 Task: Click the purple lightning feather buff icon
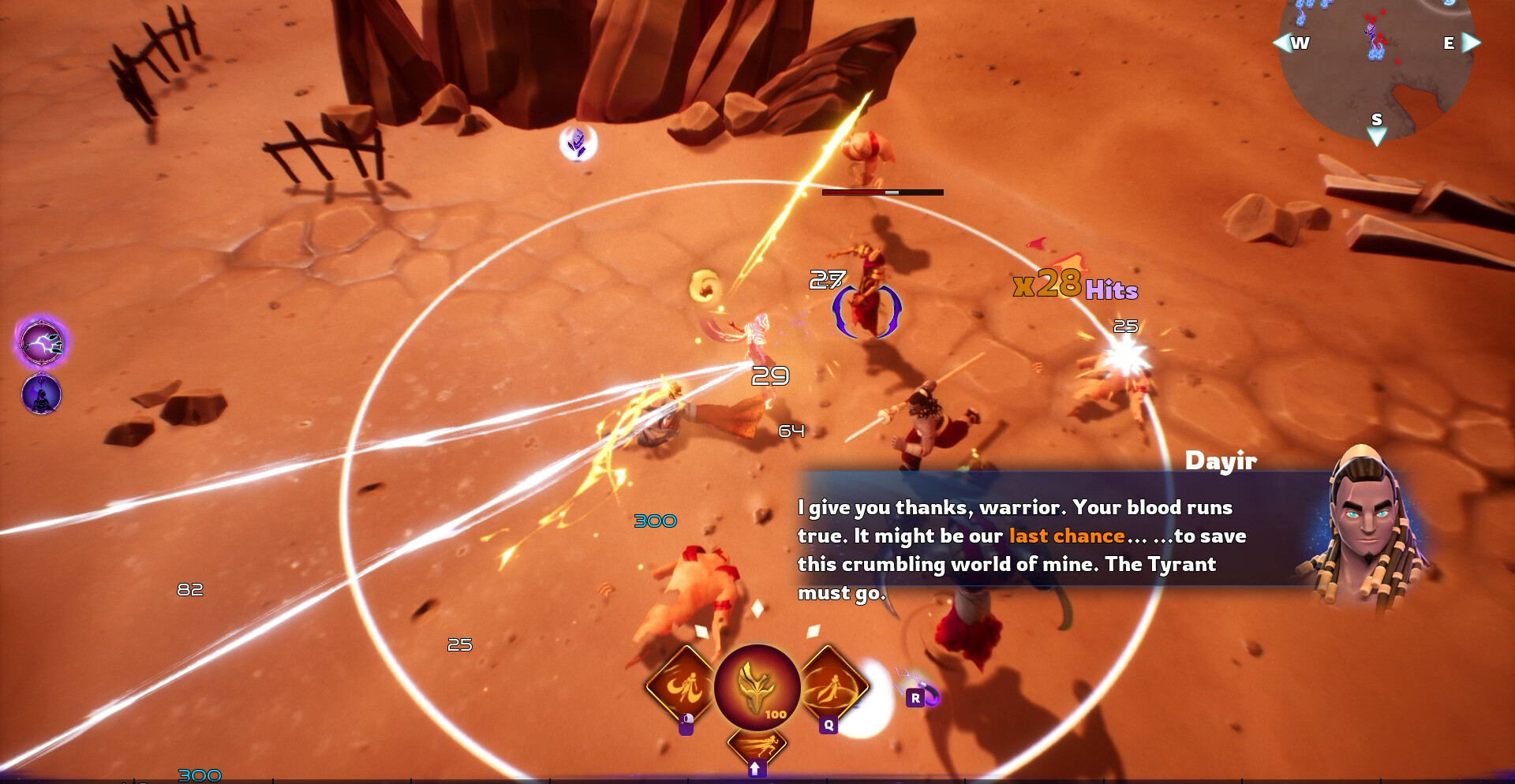coord(42,343)
